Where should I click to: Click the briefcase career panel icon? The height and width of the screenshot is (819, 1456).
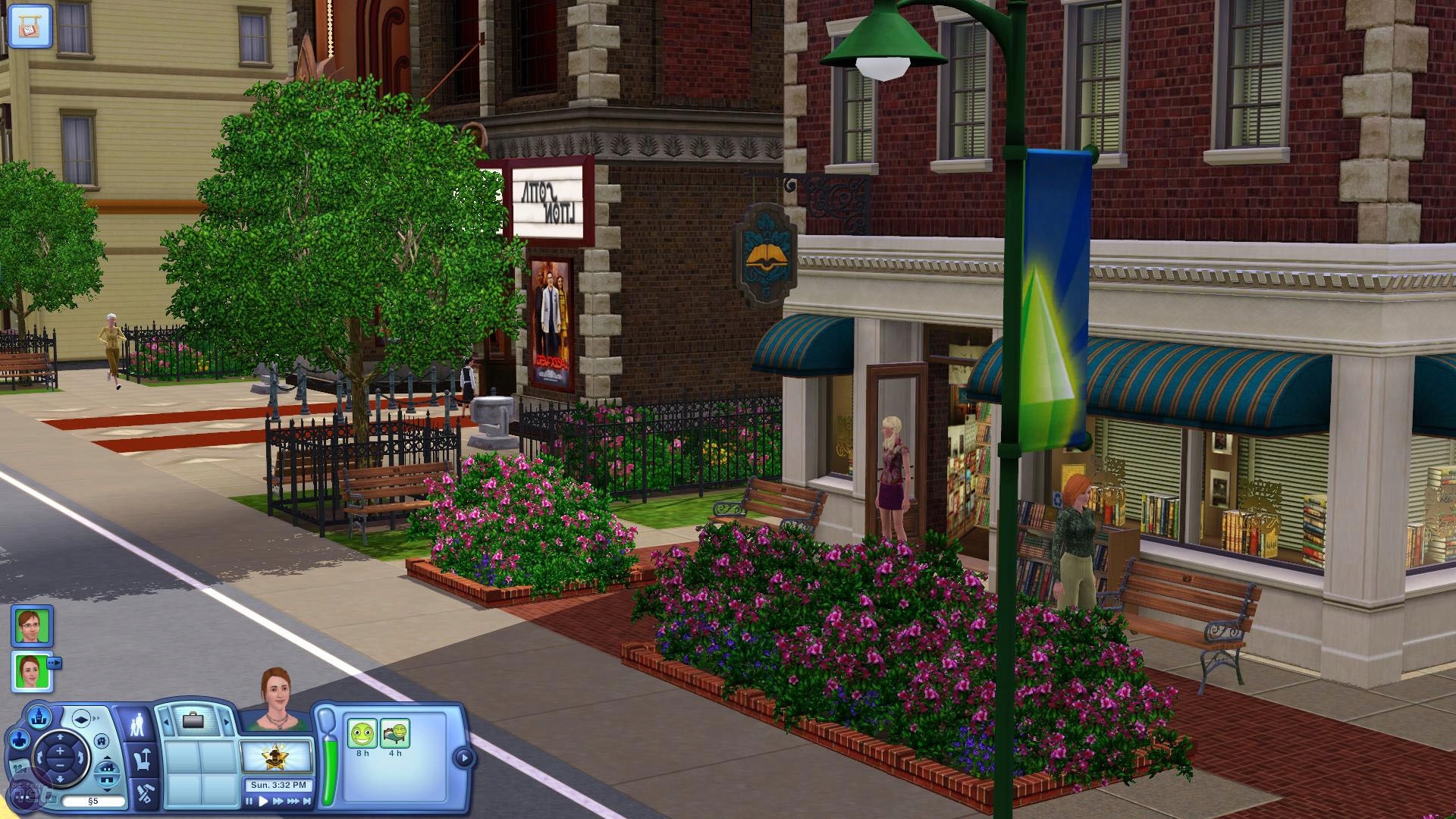click(x=193, y=721)
